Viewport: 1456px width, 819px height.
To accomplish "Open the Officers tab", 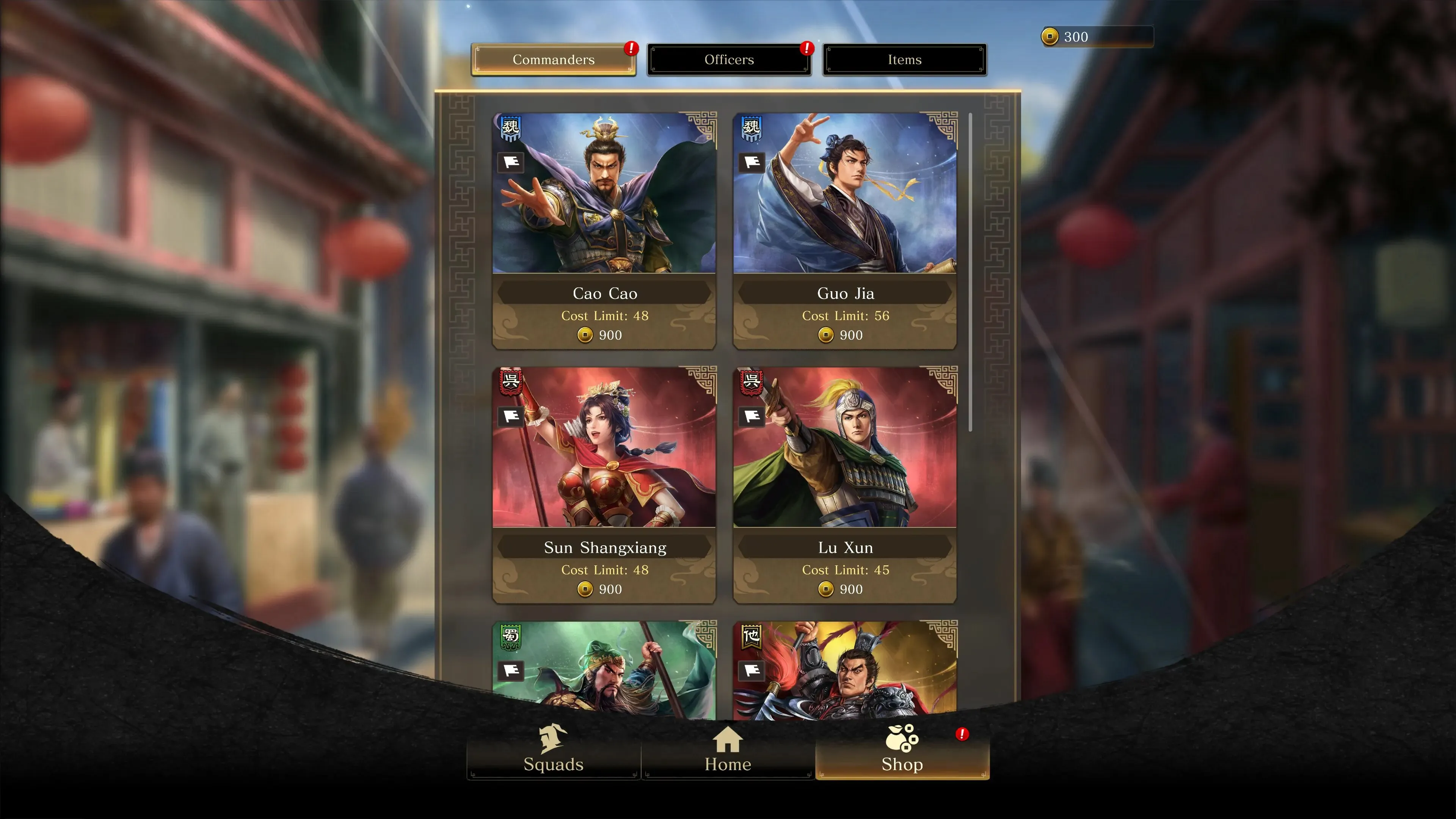I will (728, 60).
